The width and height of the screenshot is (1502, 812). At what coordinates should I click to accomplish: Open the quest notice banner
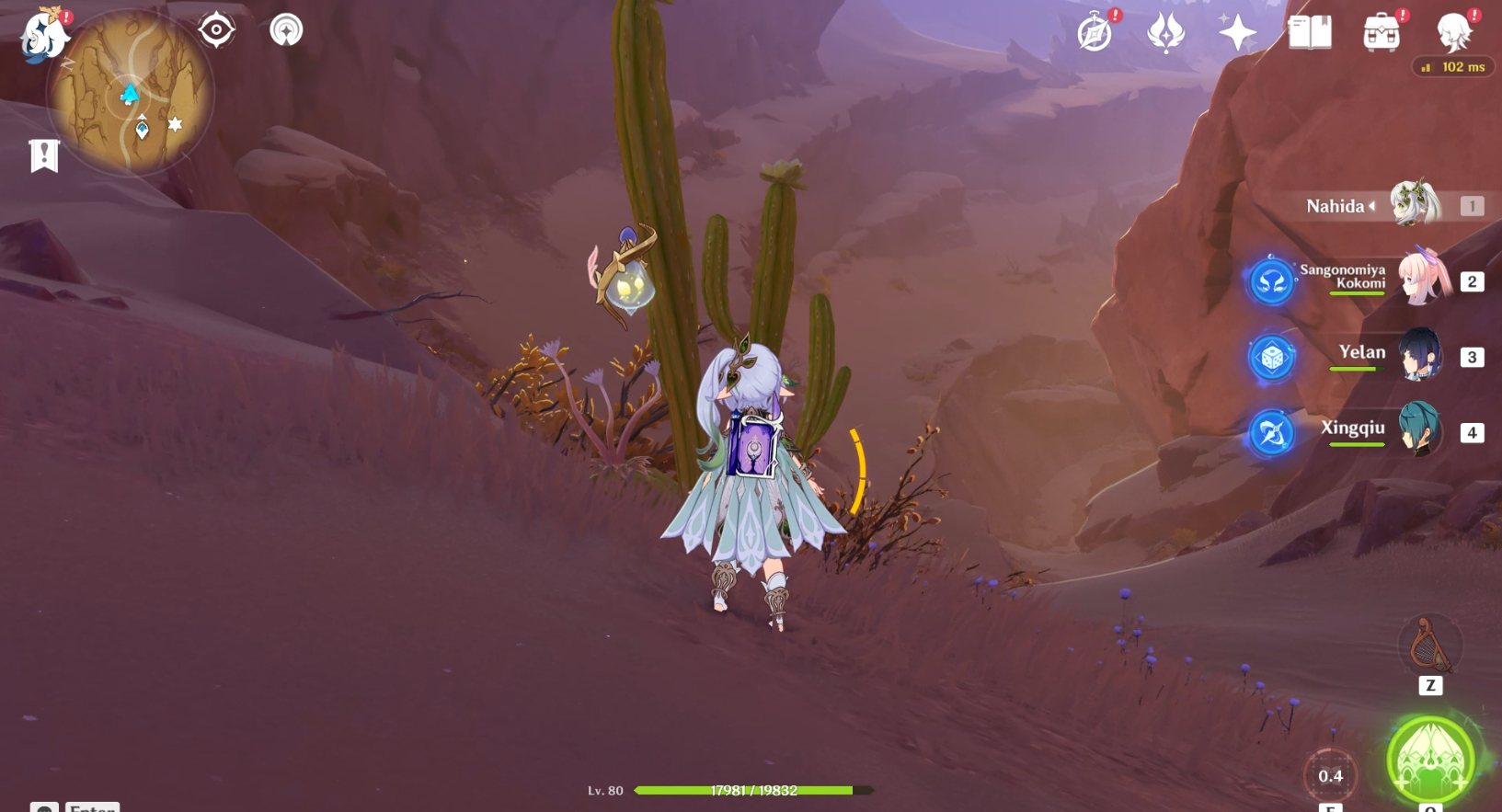coord(43,154)
